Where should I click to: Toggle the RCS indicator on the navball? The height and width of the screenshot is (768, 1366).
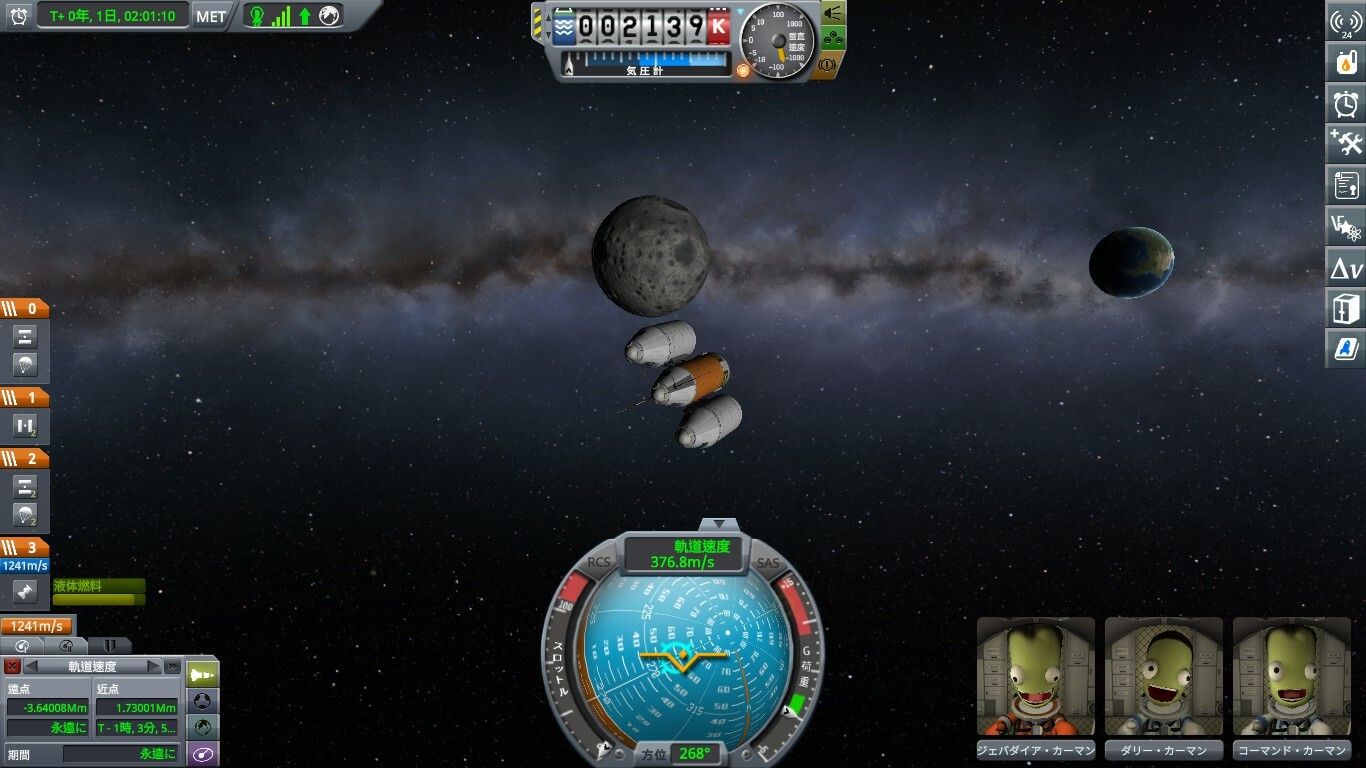pos(599,563)
